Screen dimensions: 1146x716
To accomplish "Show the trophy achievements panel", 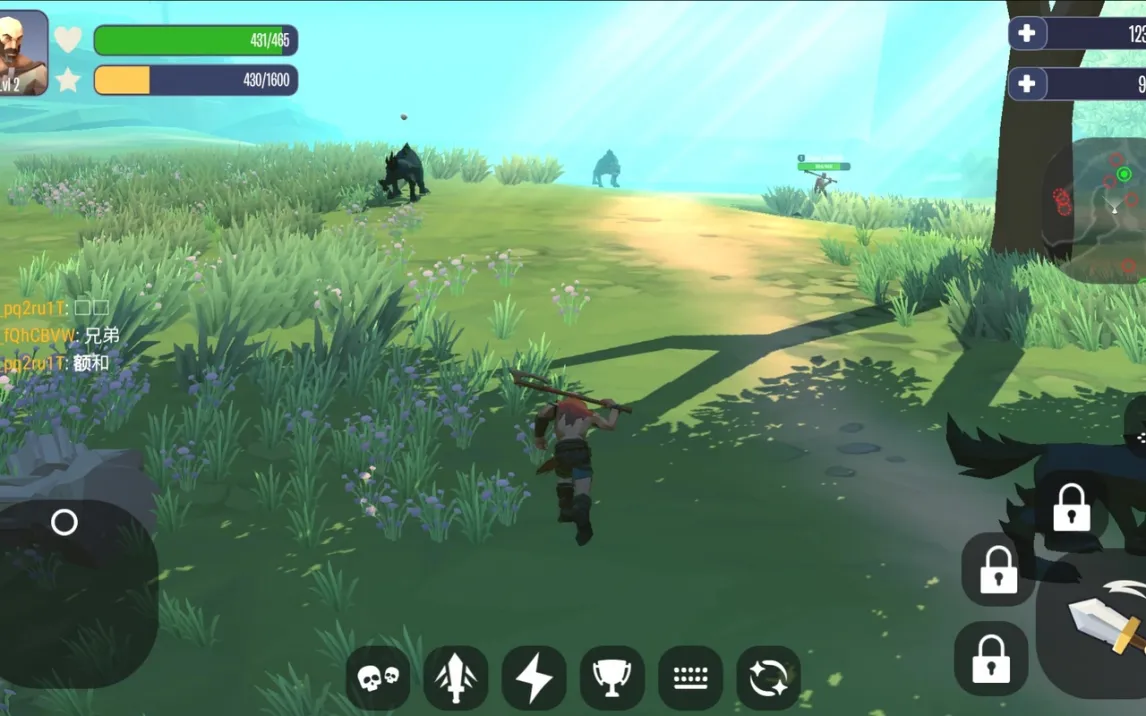I will pos(612,678).
